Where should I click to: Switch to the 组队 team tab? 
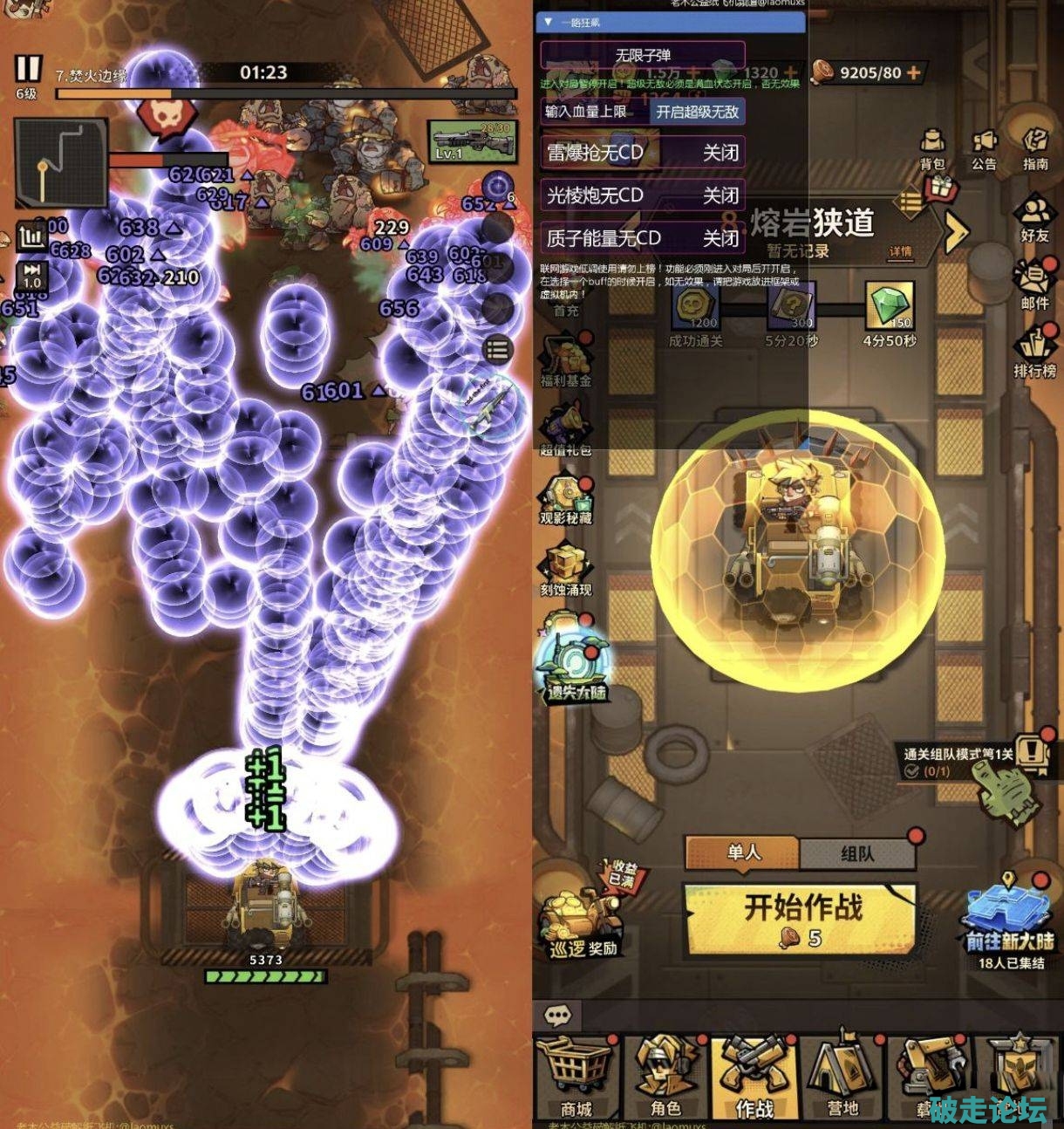[x=857, y=852]
